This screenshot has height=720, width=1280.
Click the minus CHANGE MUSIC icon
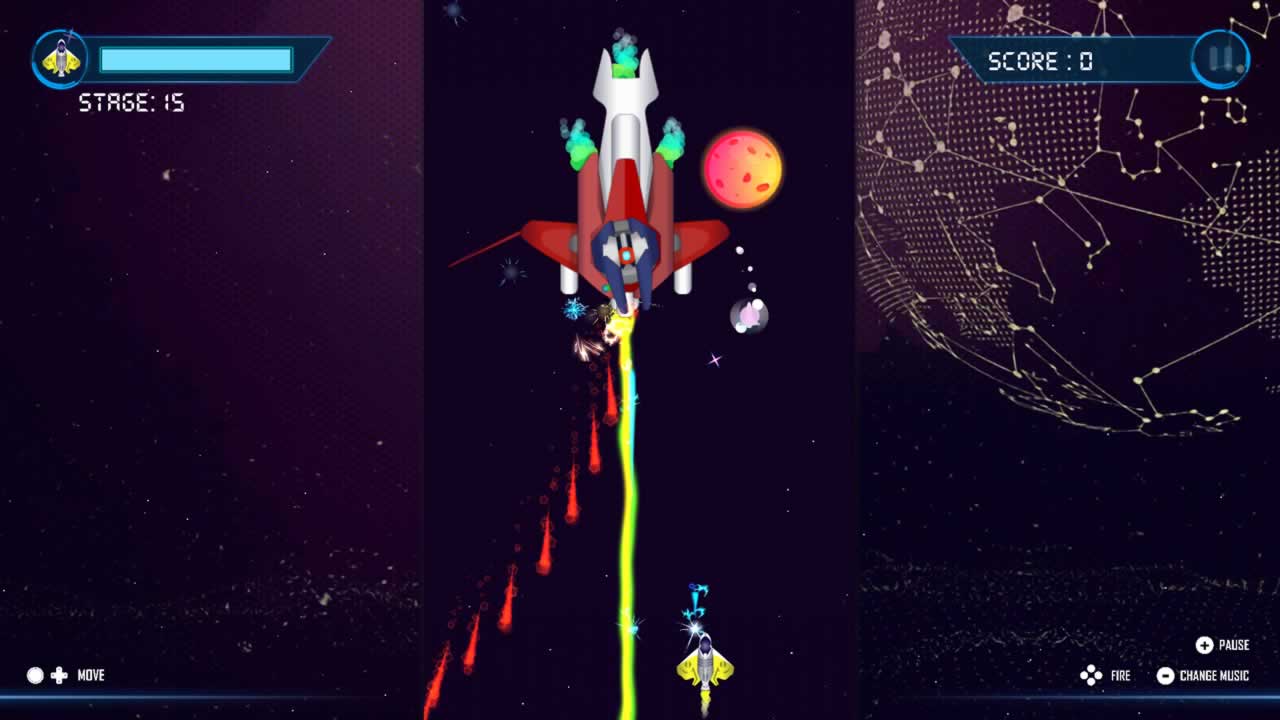[1166, 676]
